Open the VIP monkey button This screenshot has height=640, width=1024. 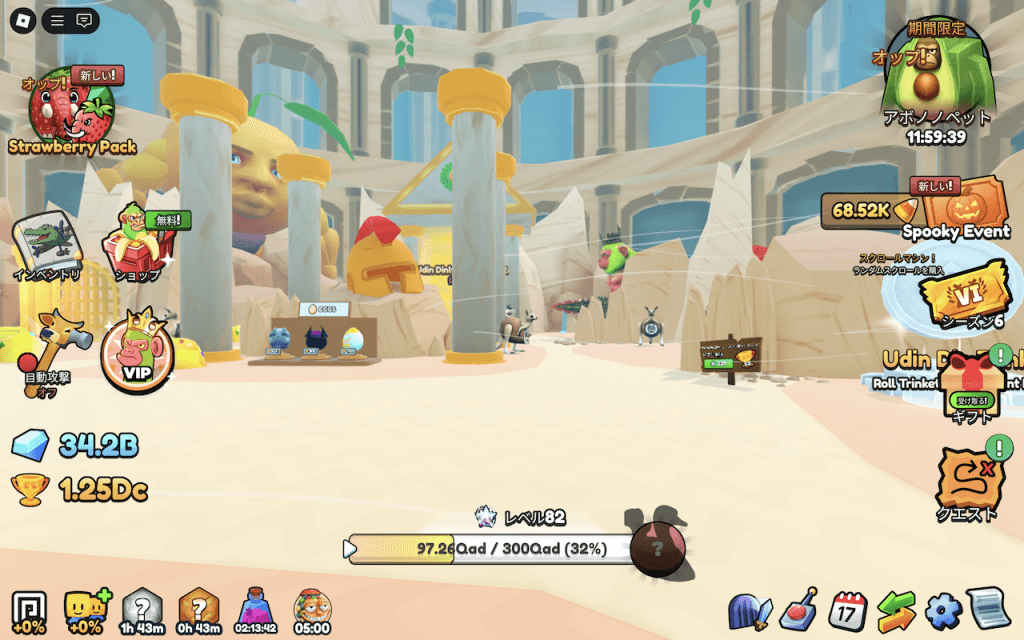pos(135,355)
